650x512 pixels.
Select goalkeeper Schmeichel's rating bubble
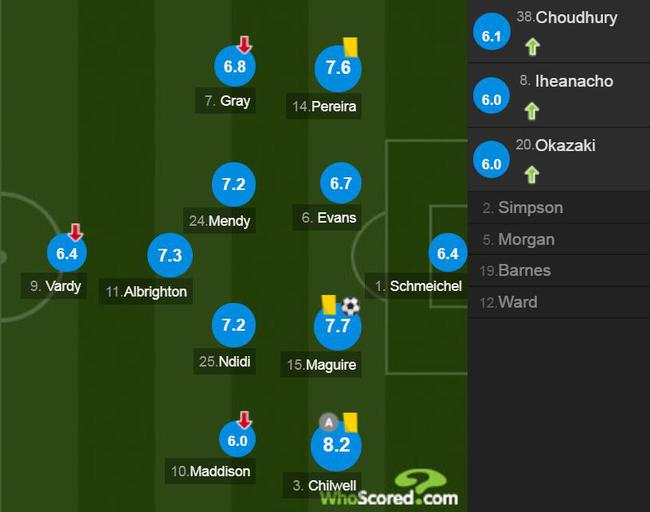pos(447,254)
